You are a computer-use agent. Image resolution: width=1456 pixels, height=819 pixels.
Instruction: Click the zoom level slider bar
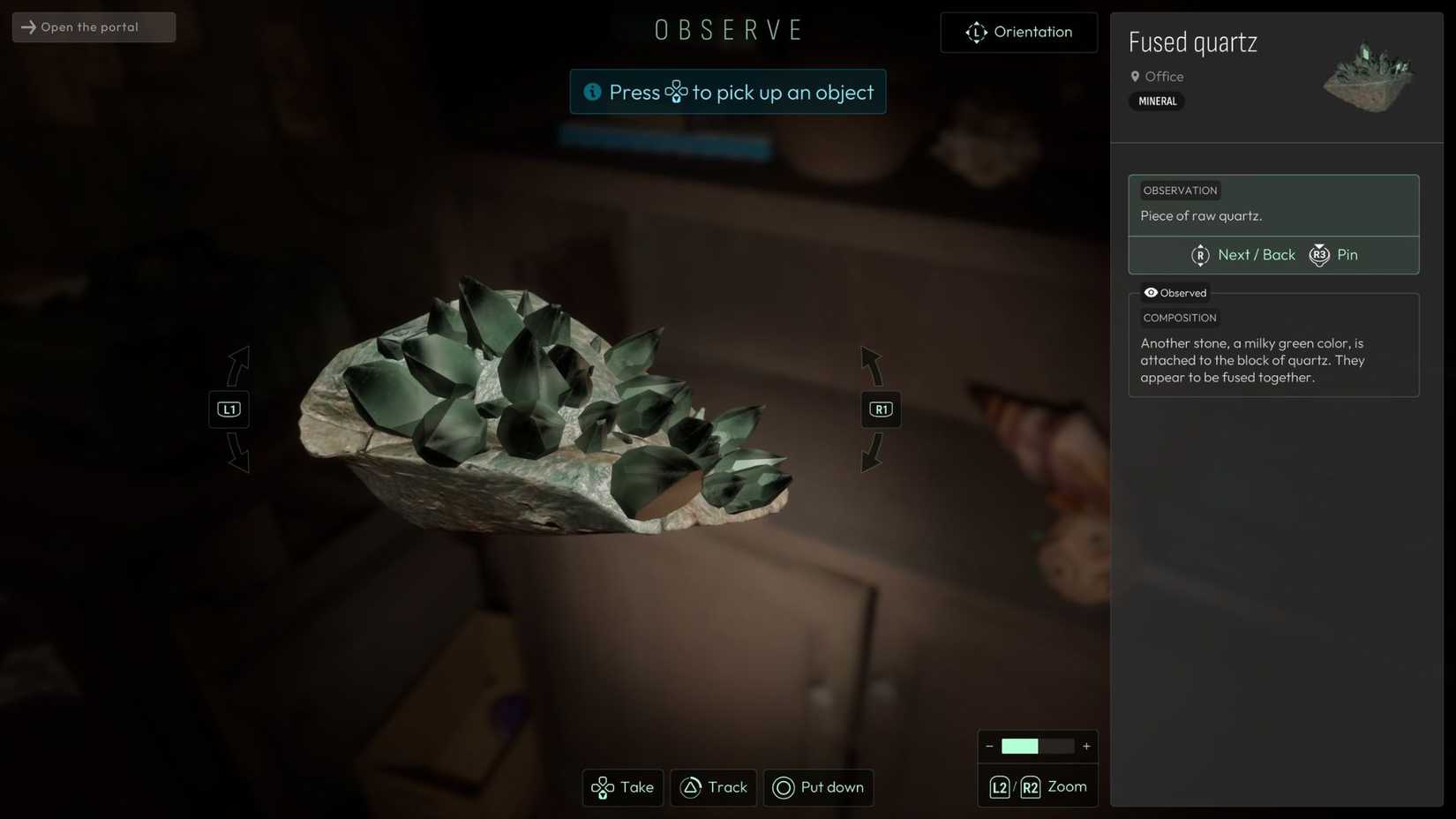click(x=1038, y=747)
